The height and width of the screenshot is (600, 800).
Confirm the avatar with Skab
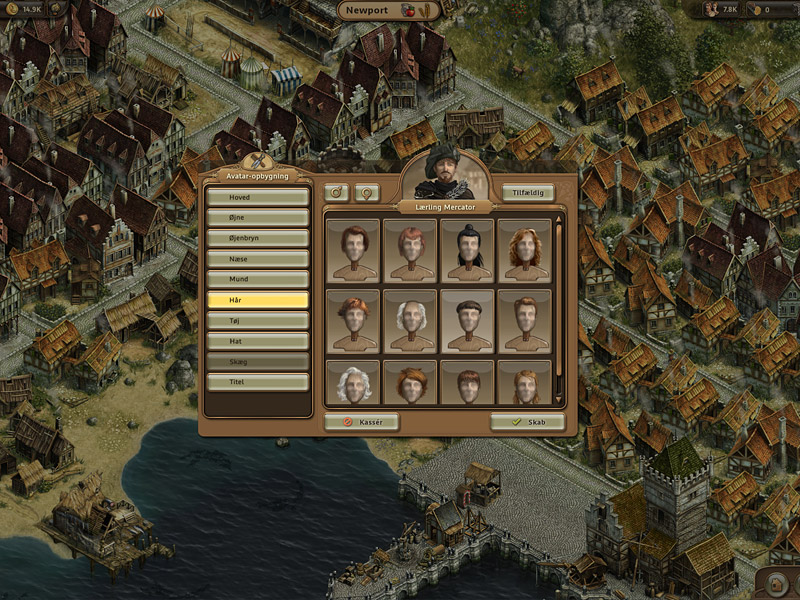click(527, 422)
